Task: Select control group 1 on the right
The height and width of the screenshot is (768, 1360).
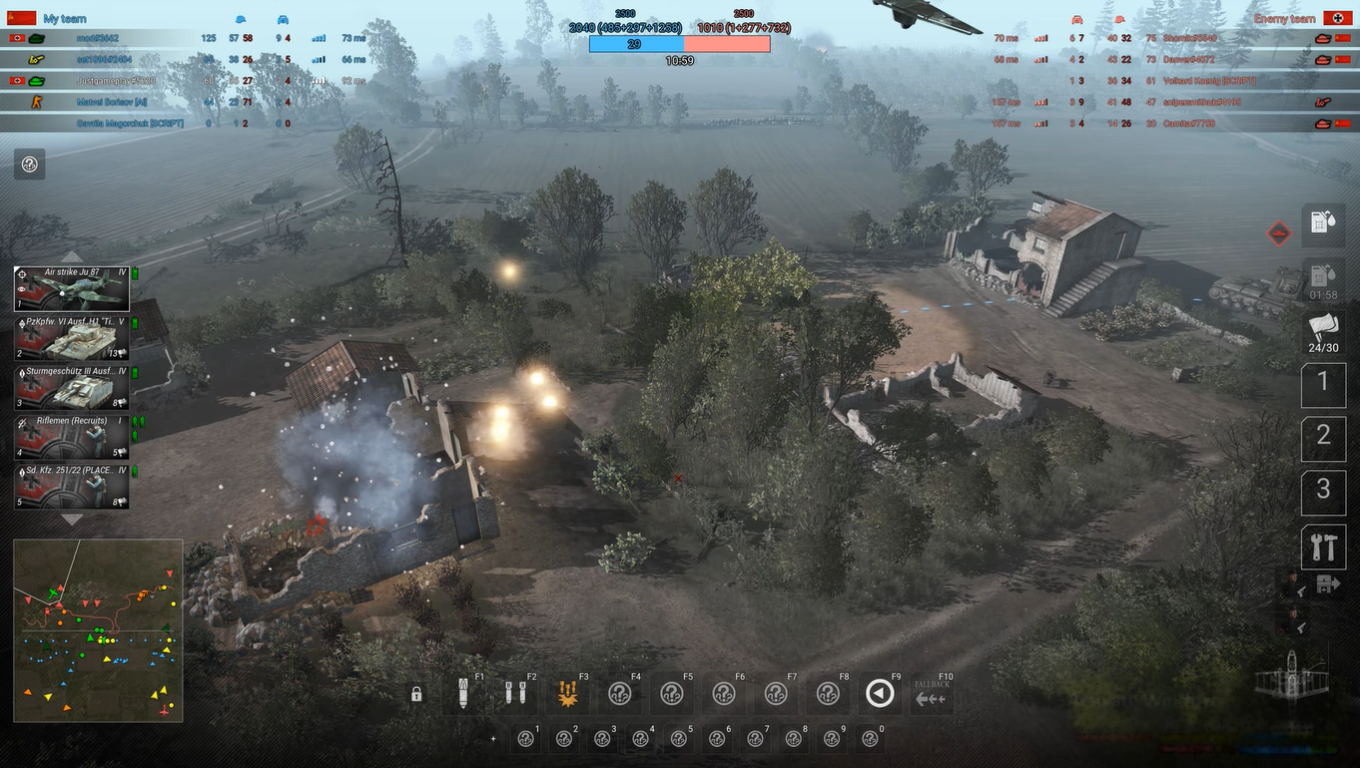Action: pyautogui.click(x=1323, y=384)
